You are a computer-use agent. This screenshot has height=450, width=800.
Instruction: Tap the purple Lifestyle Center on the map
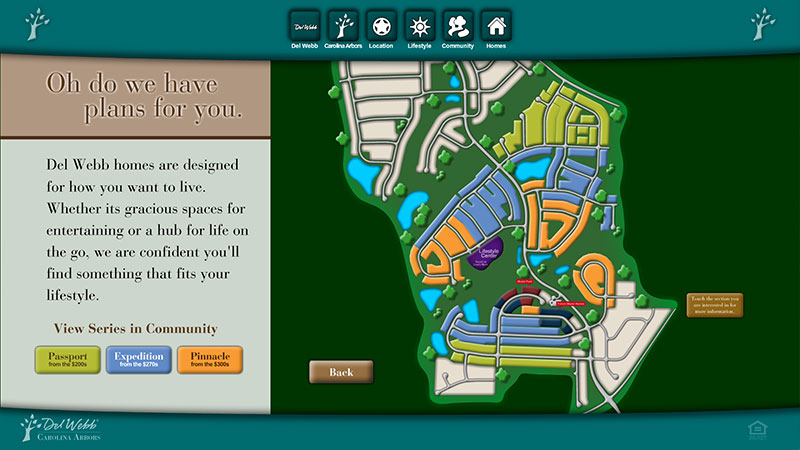click(x=489, y=254)
